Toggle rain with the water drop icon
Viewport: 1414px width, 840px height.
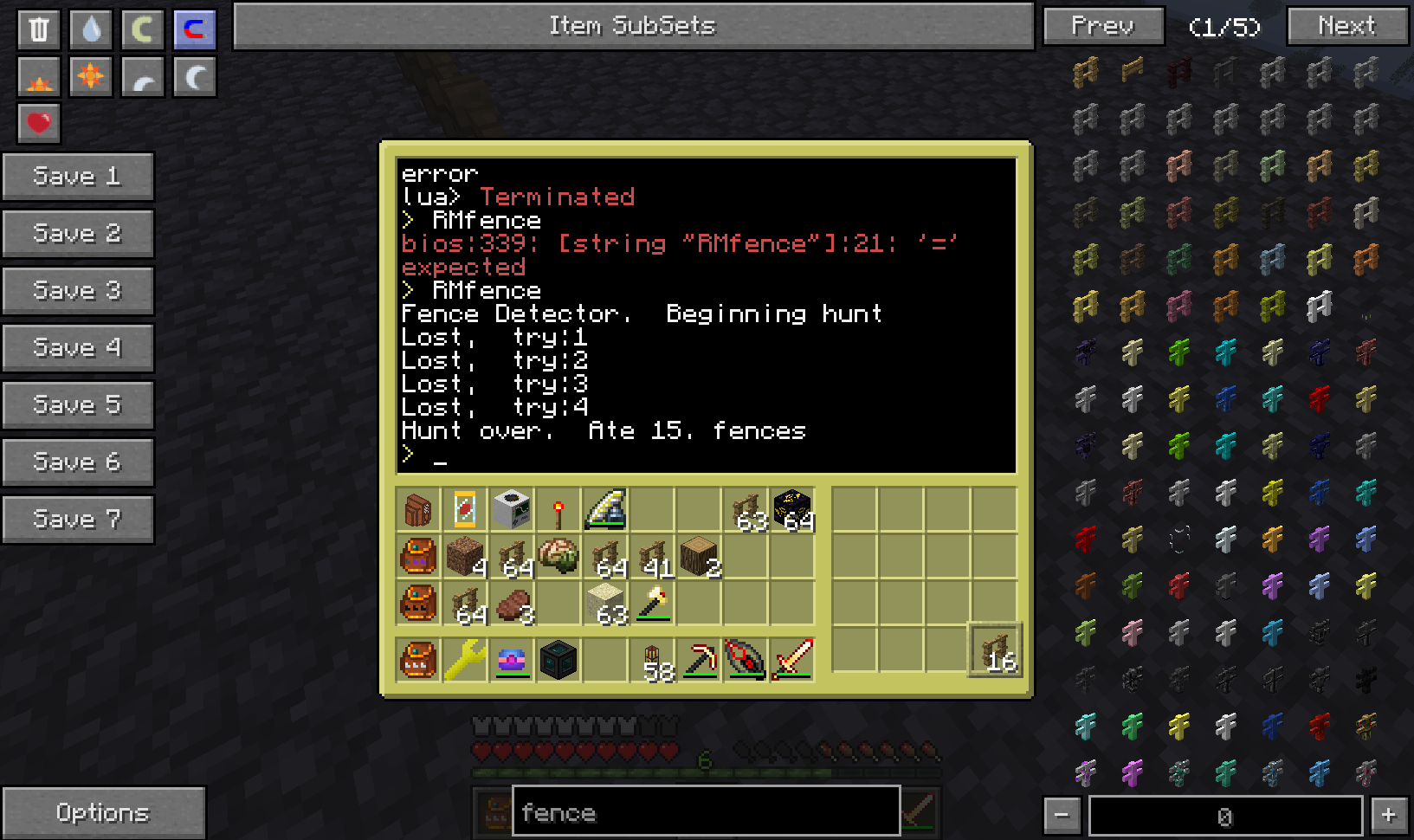[x=91, y=29]
